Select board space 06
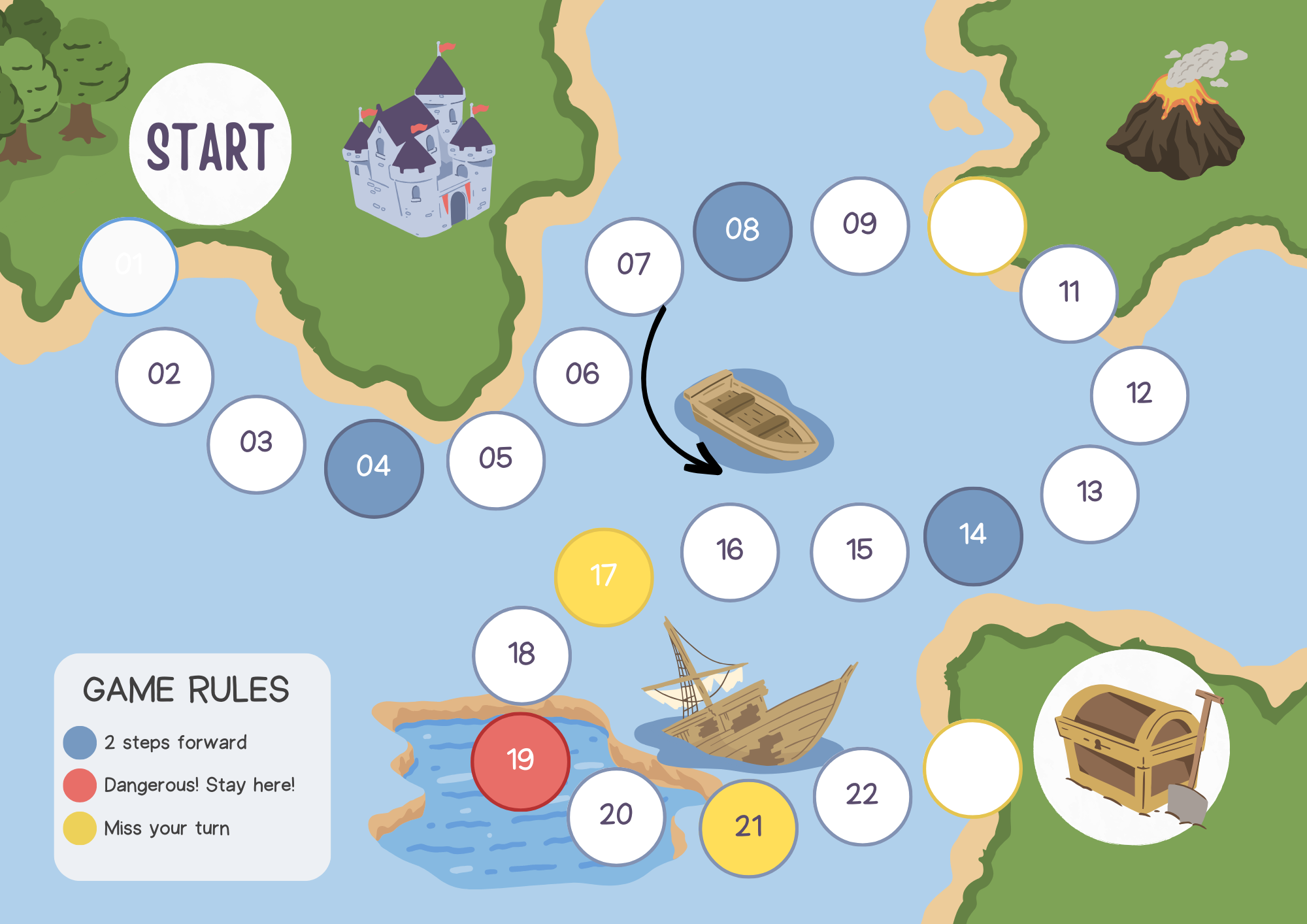The height and width of the screenshot is (924, 1307). pos(582,376)
